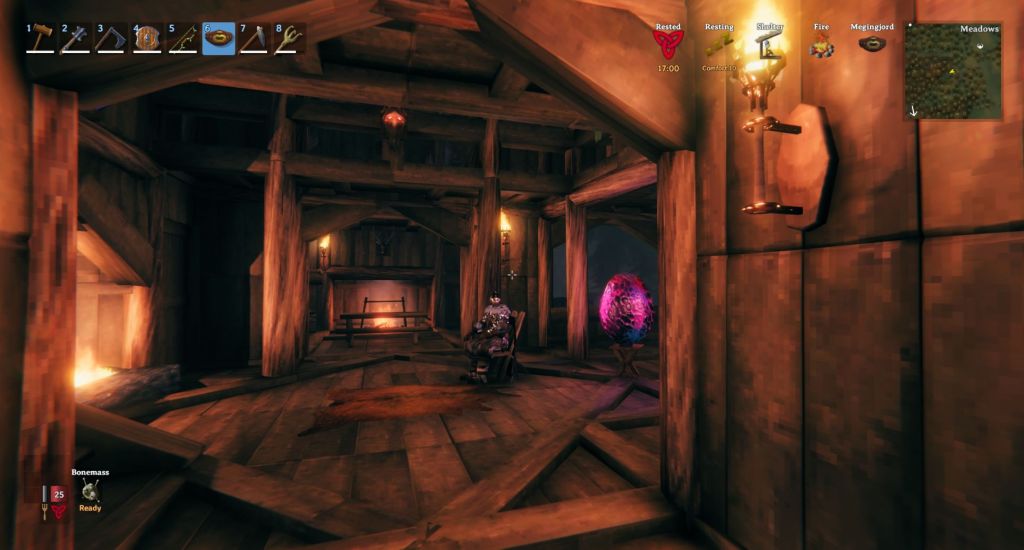Image resolution: width=1024 pixels, height=550 pixels.
Task: Equip the trident-shaped tool in slot 8
Action: pos(289,39)
